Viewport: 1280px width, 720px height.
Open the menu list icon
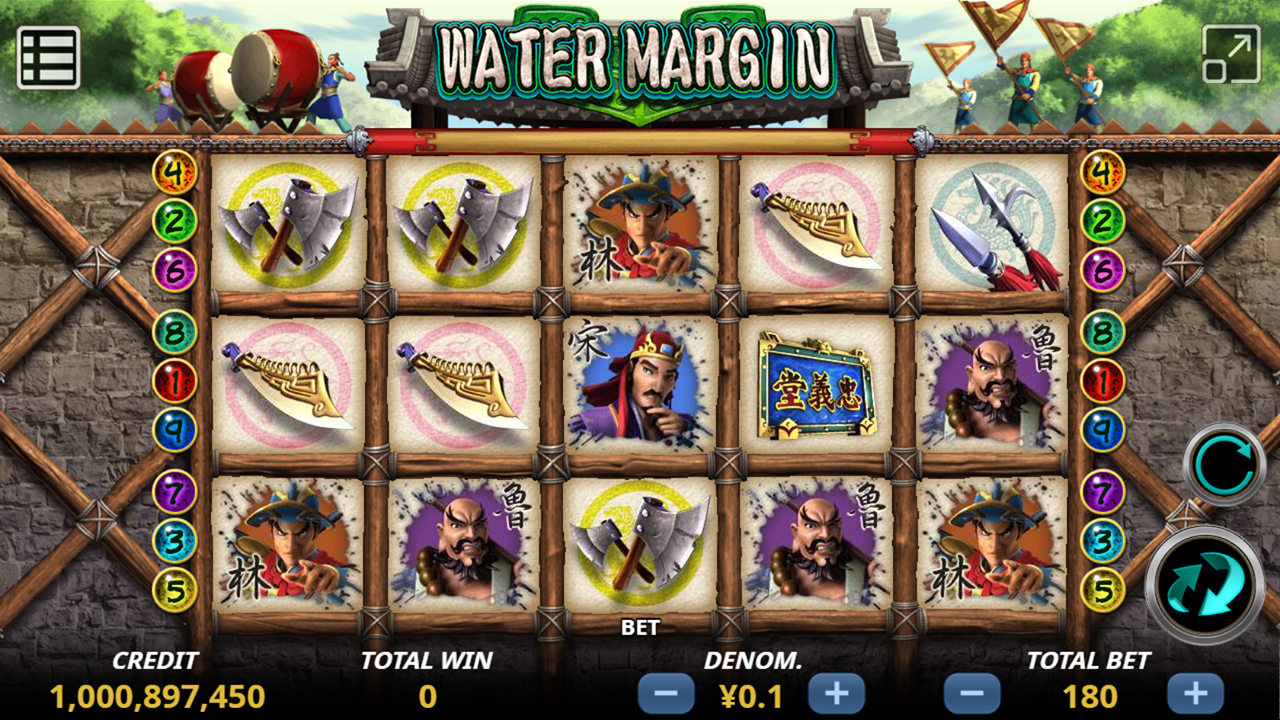48,57
